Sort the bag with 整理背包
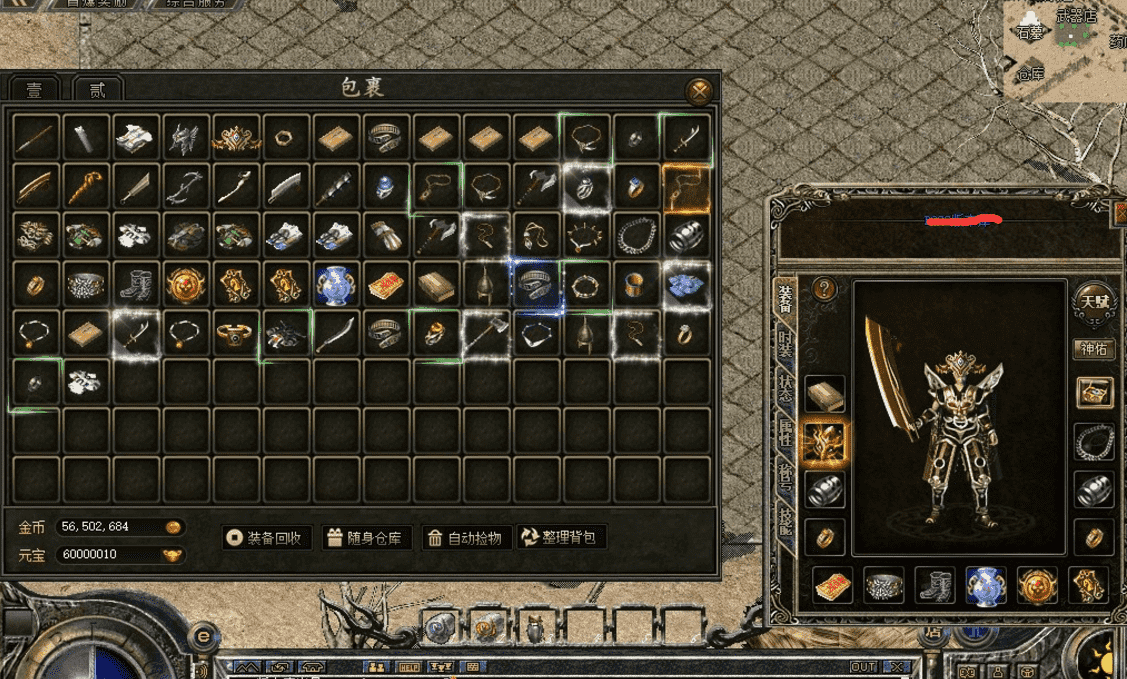Screen dimensions: 1127x679 coord(561,538)
